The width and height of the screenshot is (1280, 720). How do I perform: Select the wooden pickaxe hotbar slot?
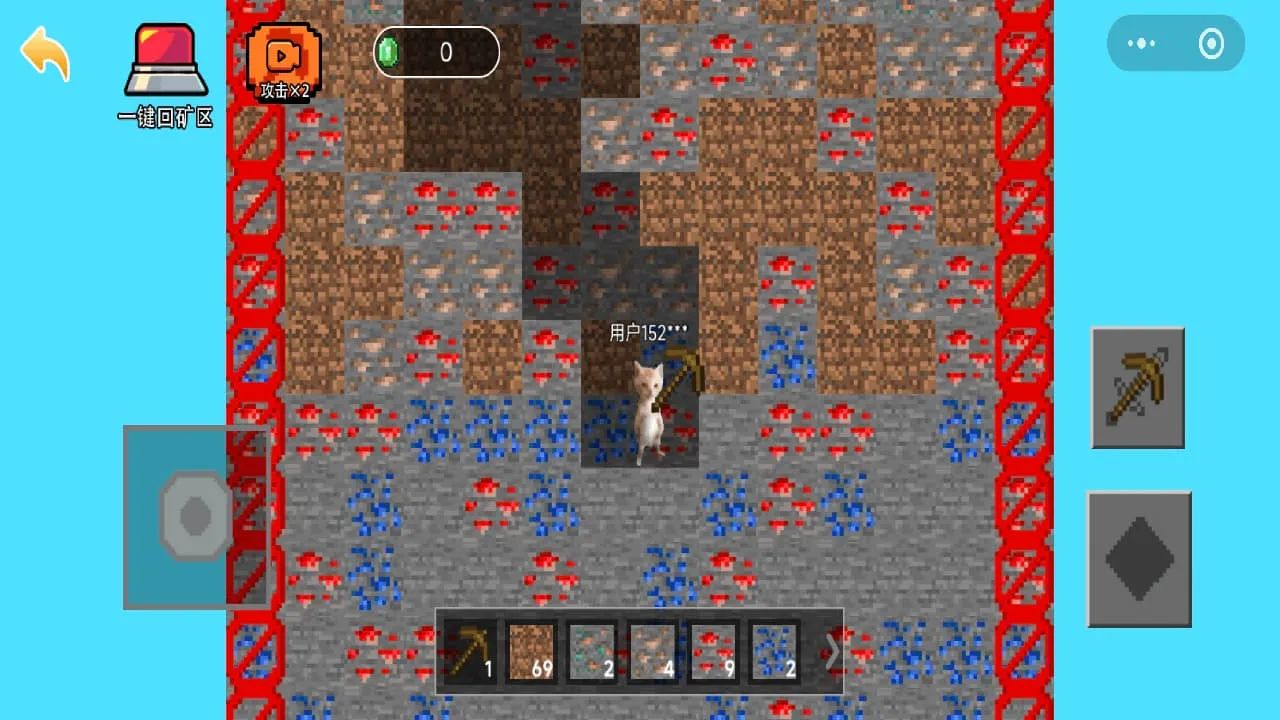(470, 651)
